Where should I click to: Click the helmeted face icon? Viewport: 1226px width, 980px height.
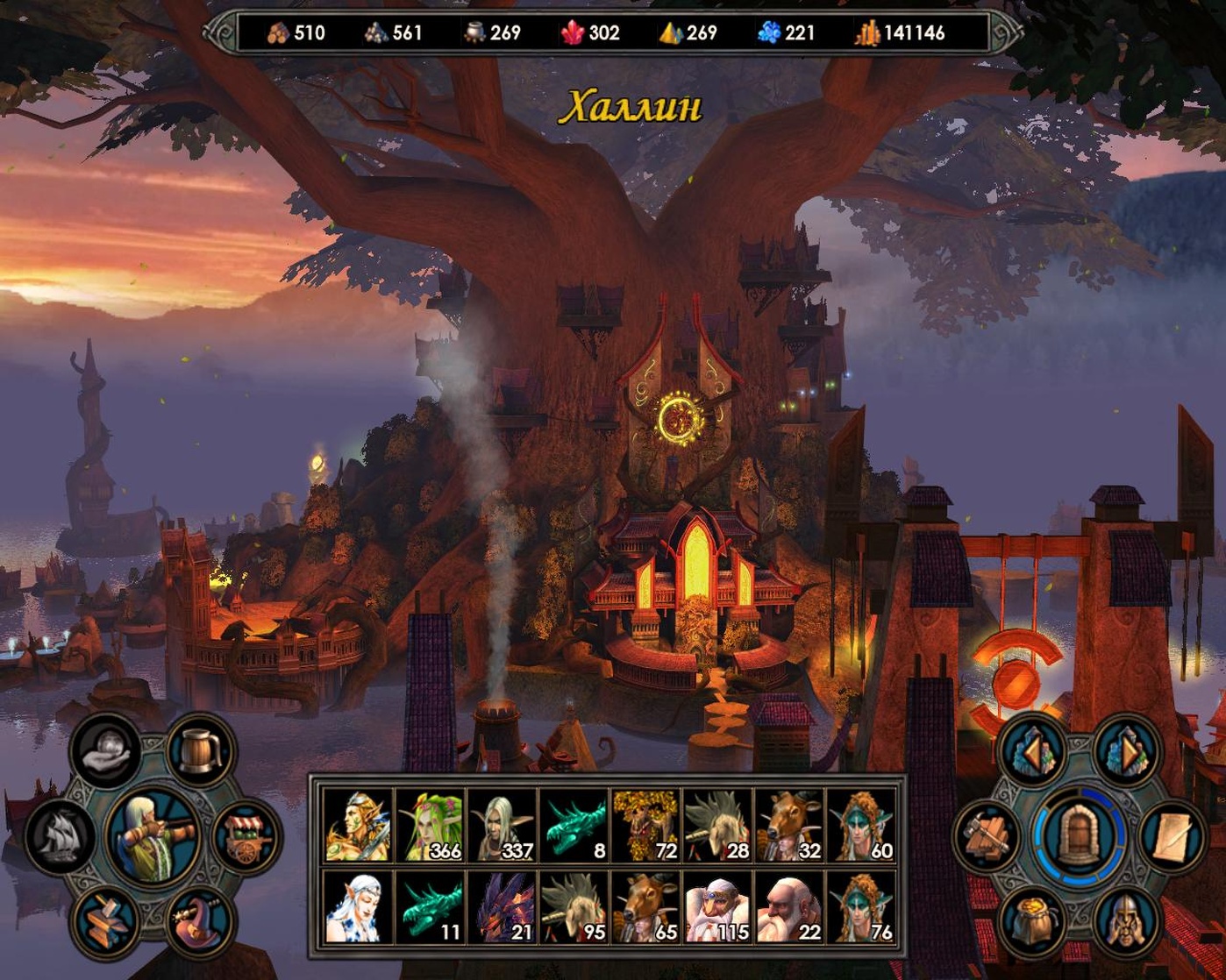1125,920
